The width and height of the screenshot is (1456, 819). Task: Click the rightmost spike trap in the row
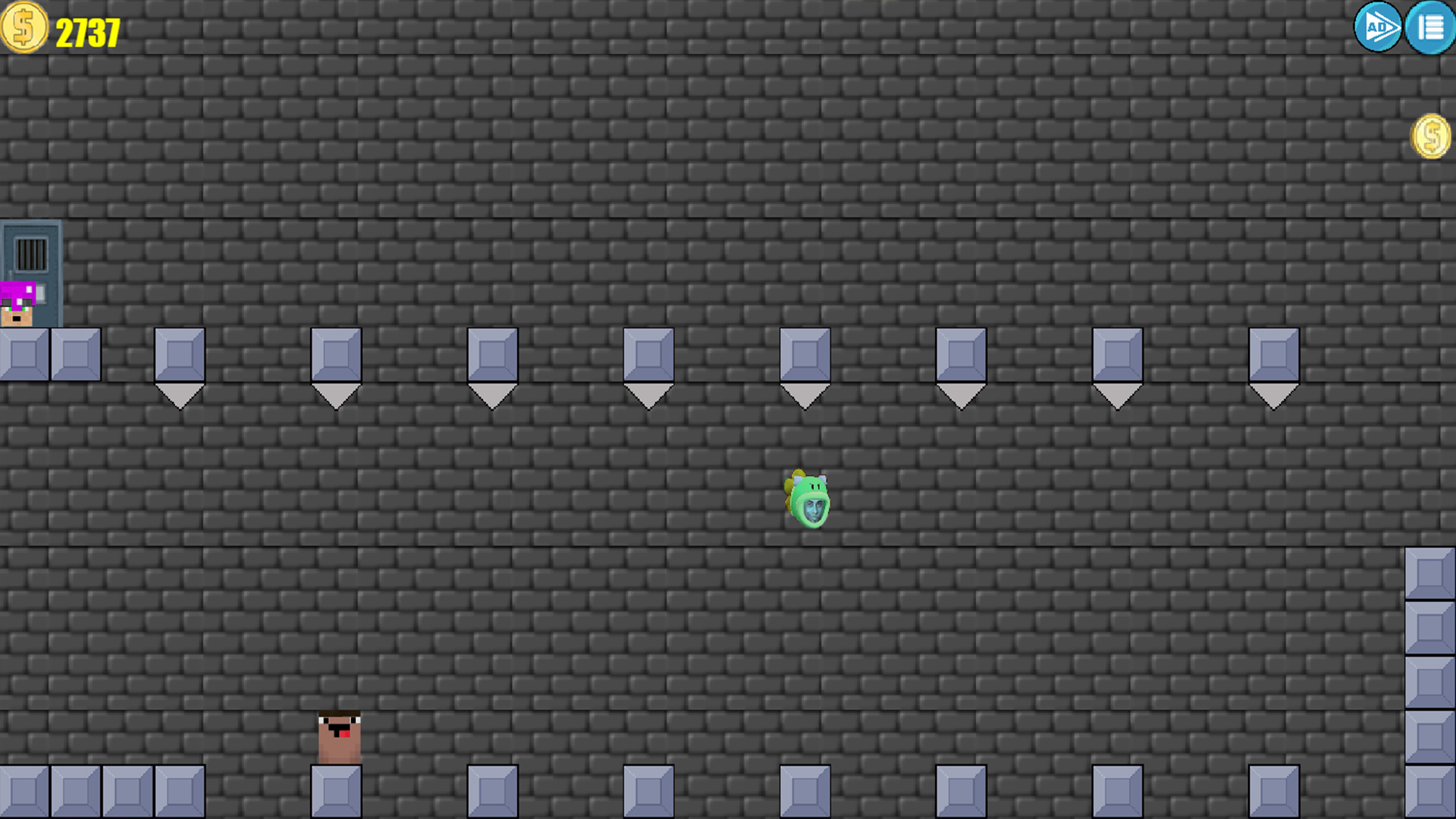click(1275, 394)
